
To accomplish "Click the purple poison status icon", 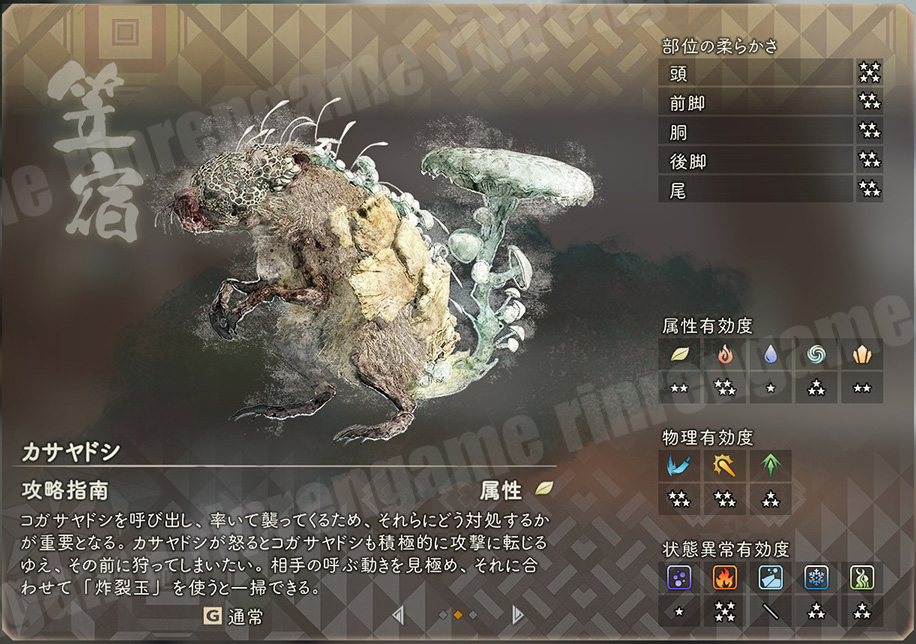I will [679, 577].
